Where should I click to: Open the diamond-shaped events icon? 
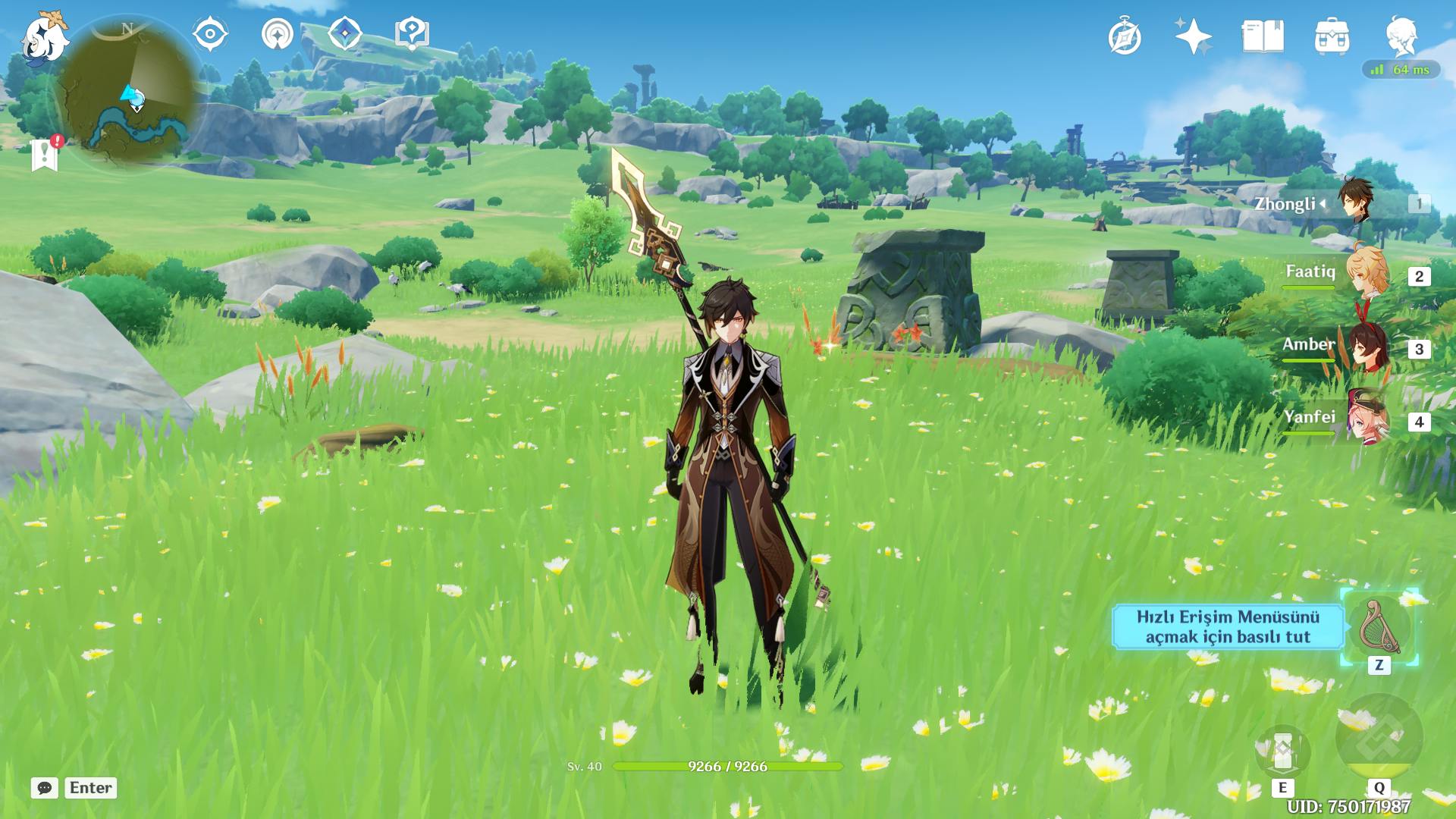pos(344,35)
